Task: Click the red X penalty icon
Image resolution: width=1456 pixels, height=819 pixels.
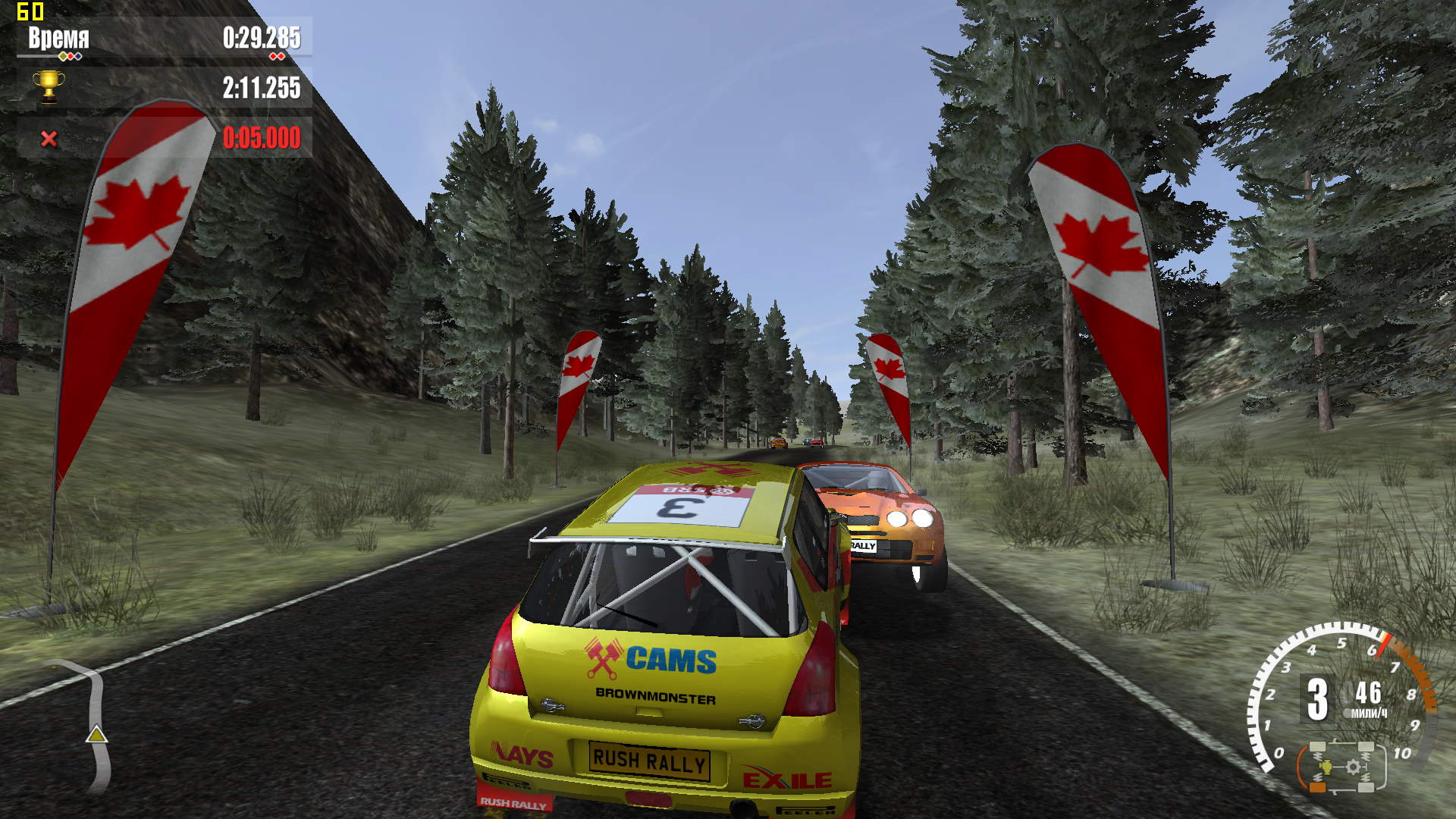Action: tap(49, 138)
